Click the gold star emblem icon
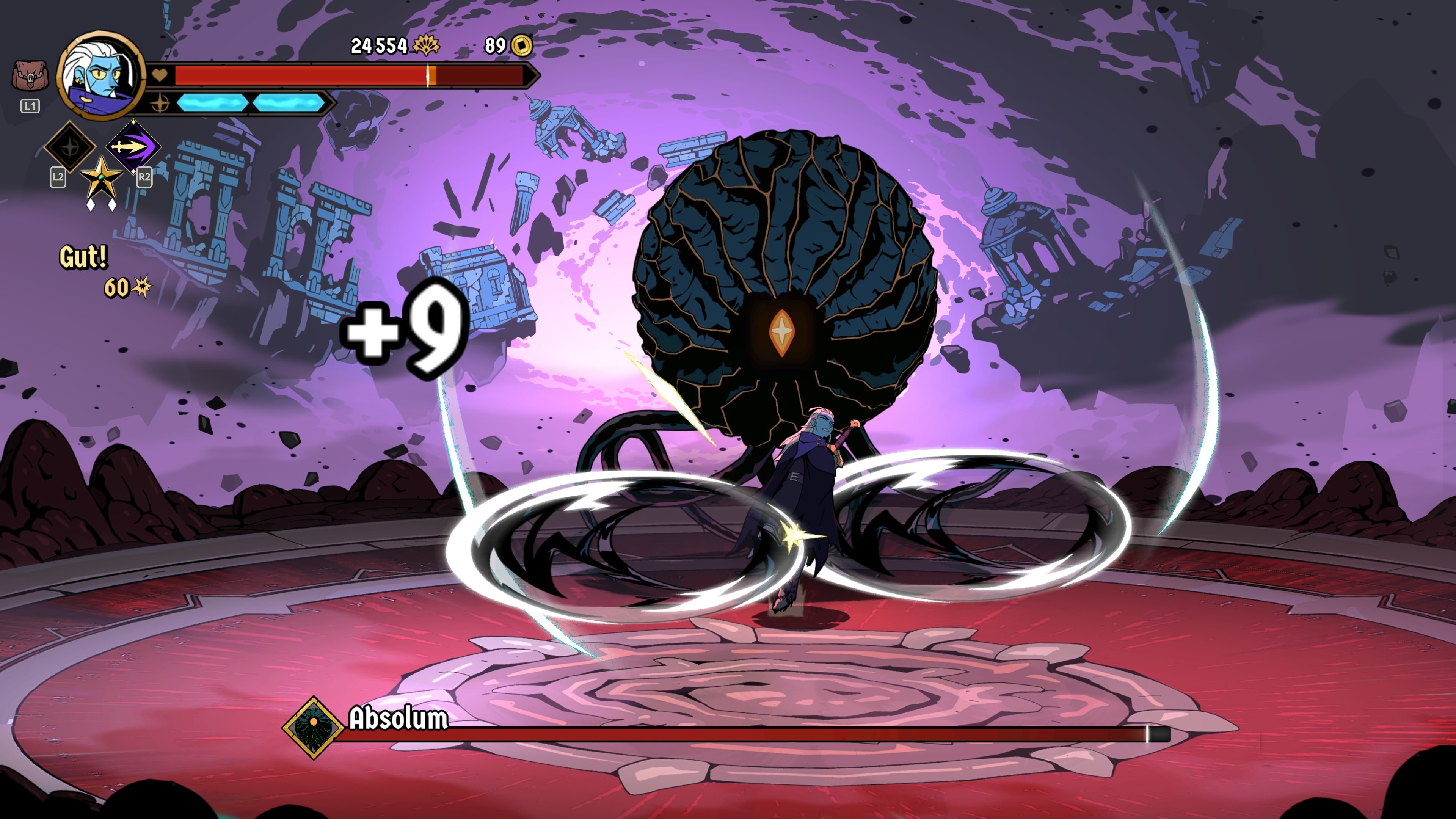This screenshot has width=1456, height=819. 100,178
